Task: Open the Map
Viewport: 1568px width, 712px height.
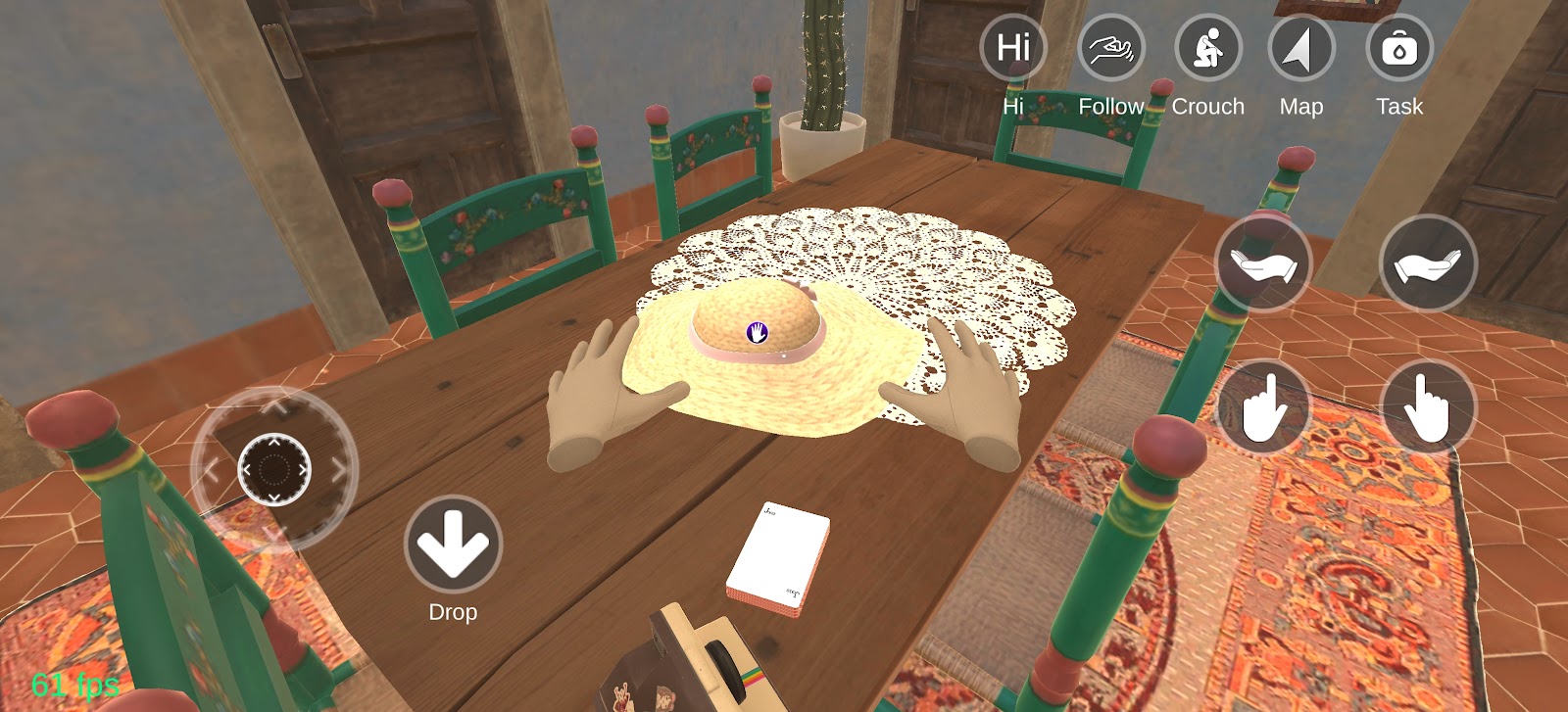Action: pyautogui.click(x=1301, y=48)
